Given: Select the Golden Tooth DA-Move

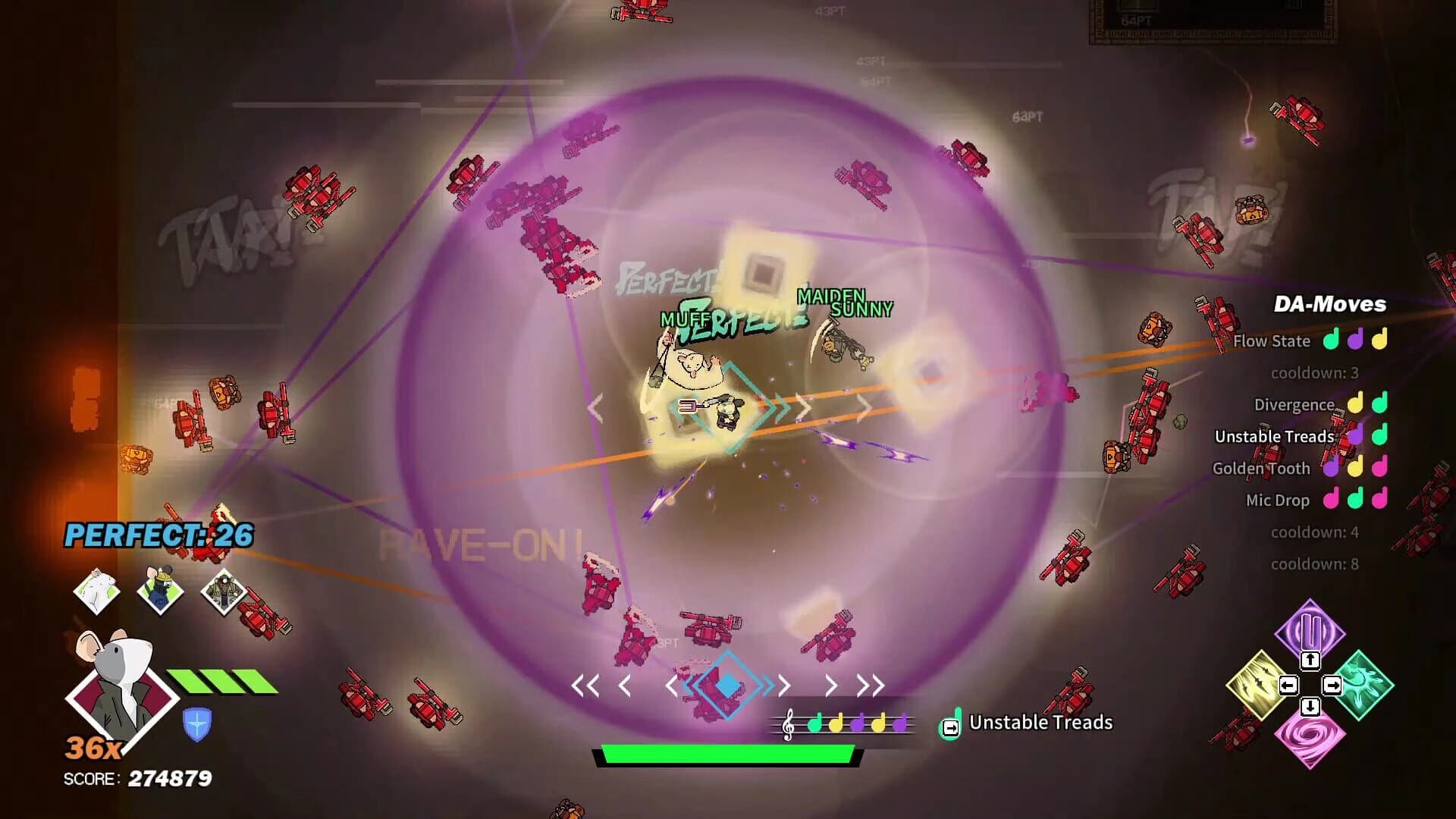Looking at the screenshot, I should coord(1262,468).
